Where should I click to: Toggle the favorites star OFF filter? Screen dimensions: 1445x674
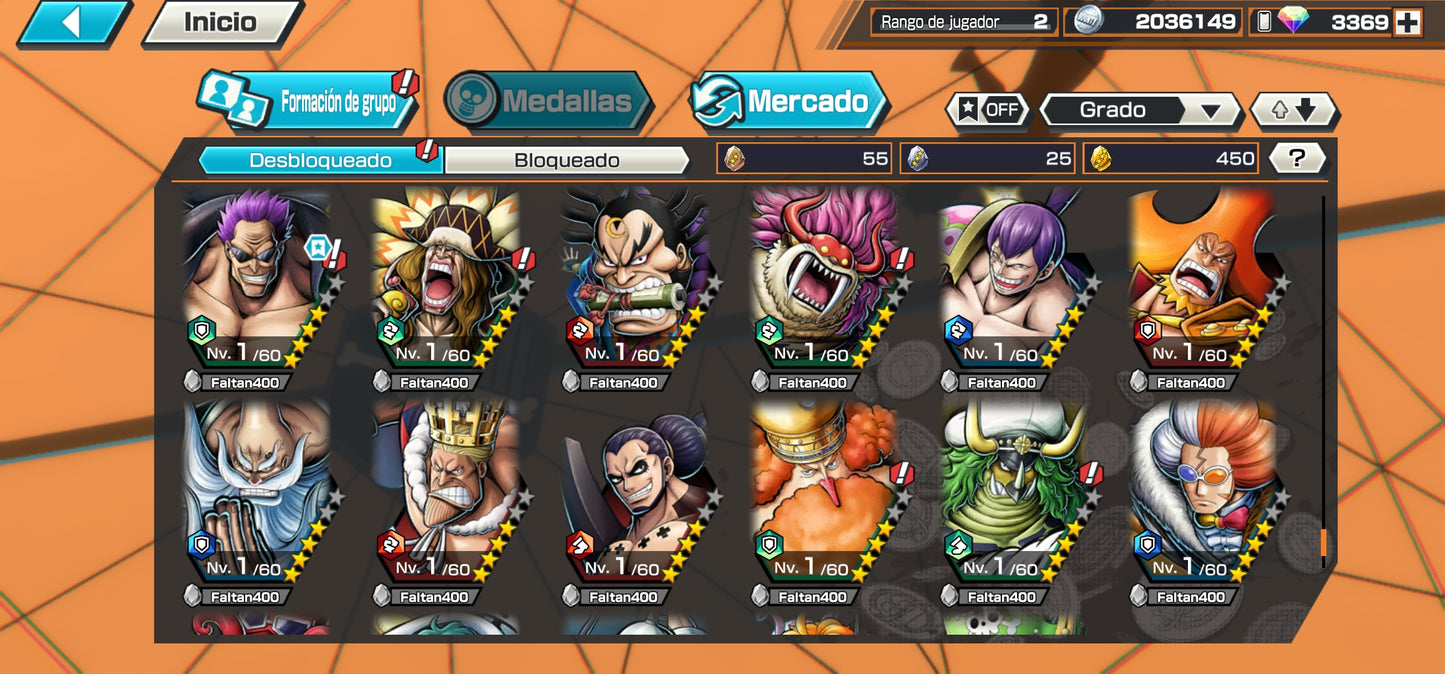989,110
